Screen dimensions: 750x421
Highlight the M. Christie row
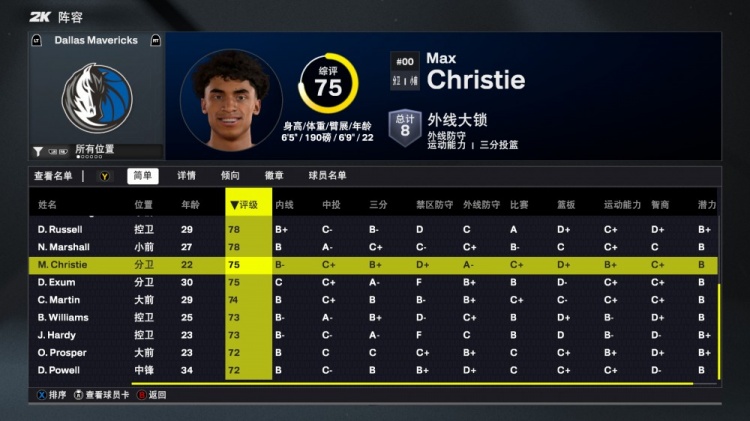(x=63, y=265)
